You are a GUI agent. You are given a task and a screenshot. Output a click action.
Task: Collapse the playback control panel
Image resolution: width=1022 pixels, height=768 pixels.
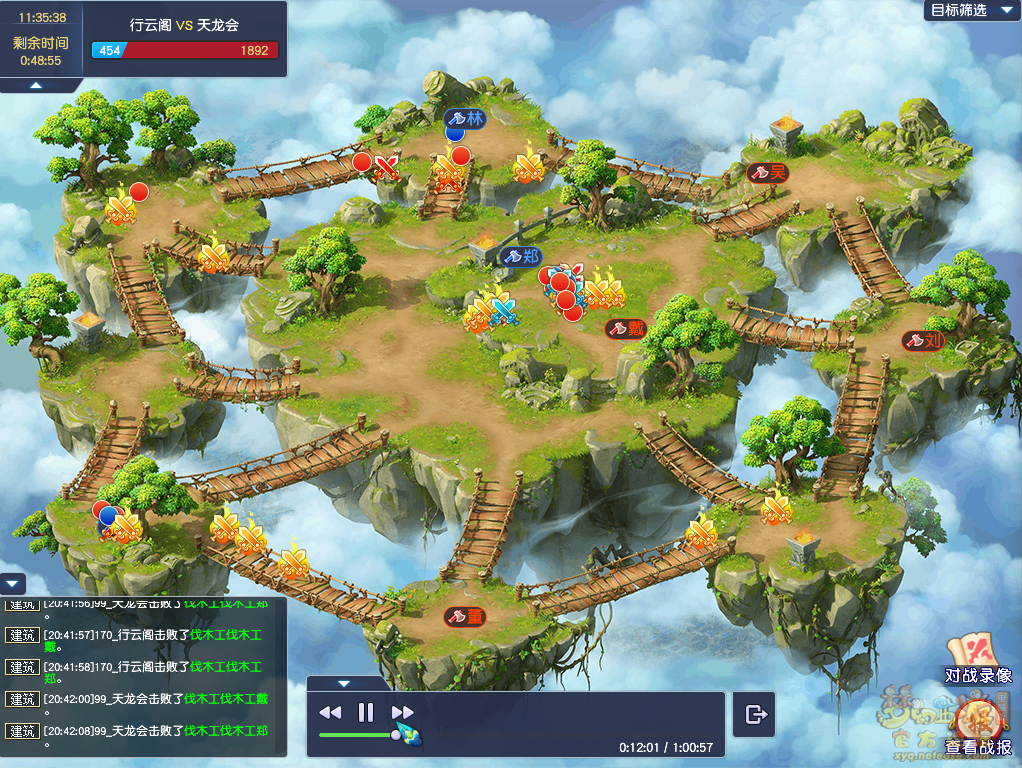click(344, 684)
